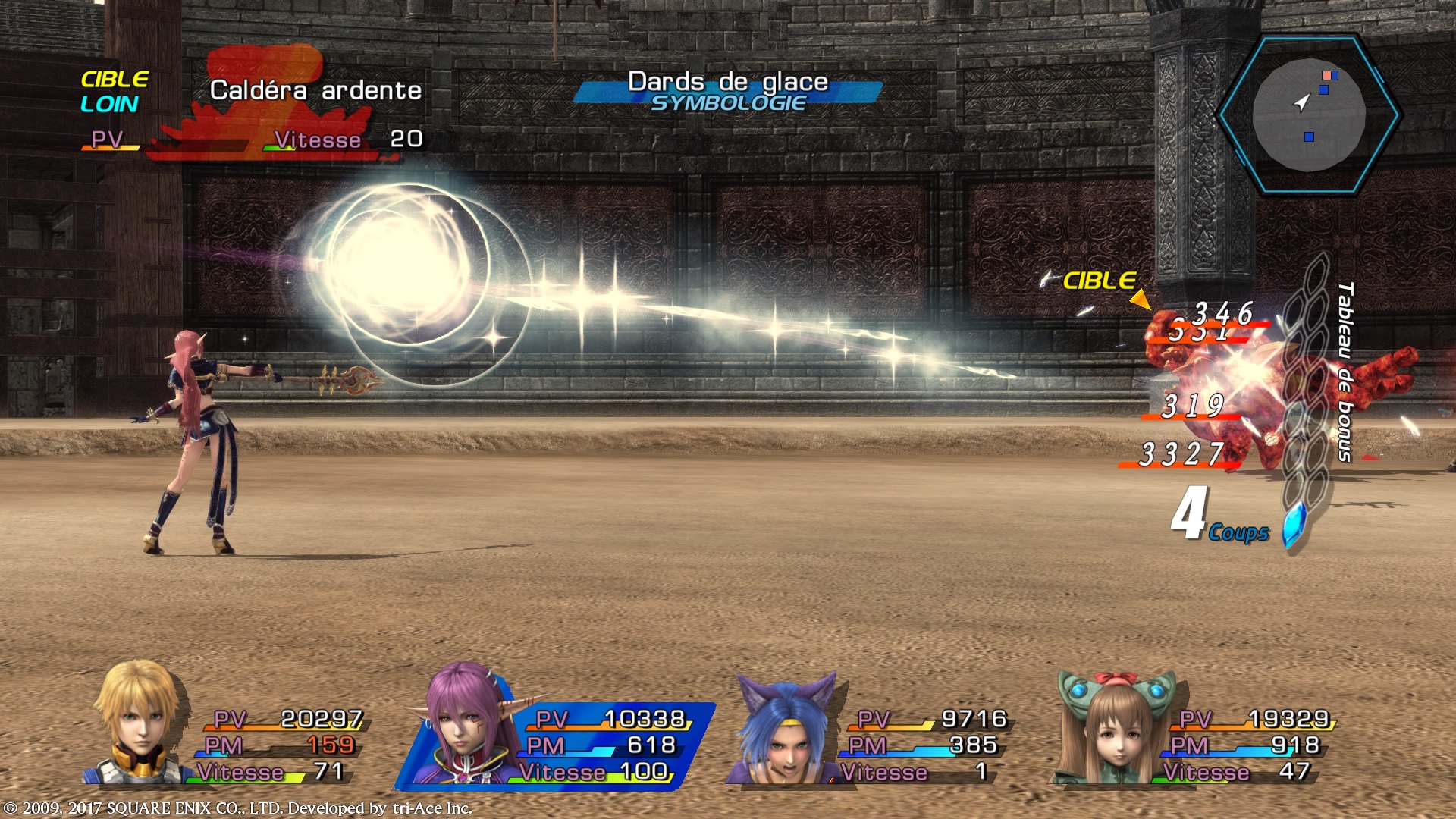Open the hexagonal battle minimap

(x=1308, y=115)
